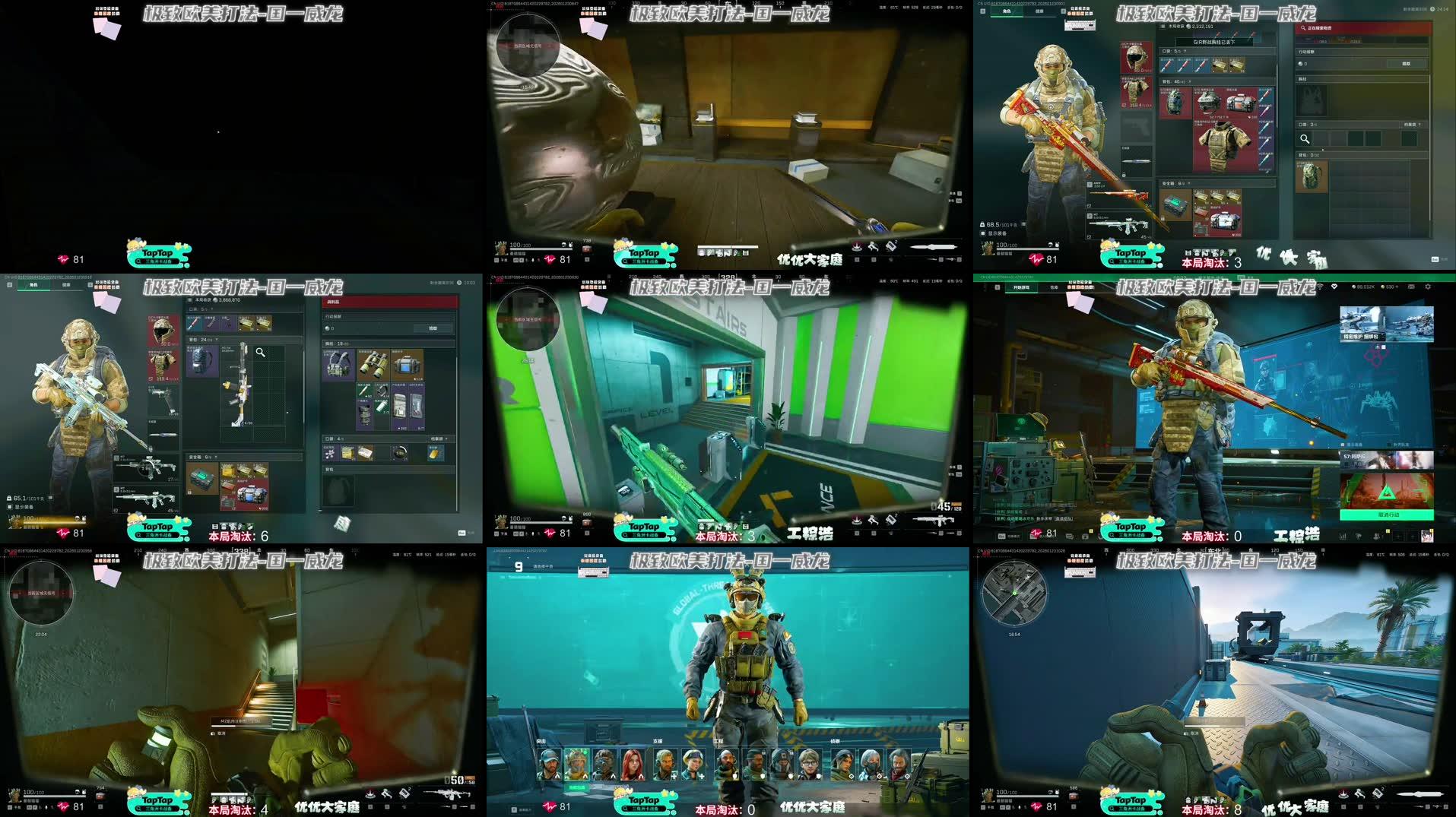This screenshot has height=817, width=1456.
Task: Toggle the 显示装备 equipment display option
Action: (x=21, y=506)
